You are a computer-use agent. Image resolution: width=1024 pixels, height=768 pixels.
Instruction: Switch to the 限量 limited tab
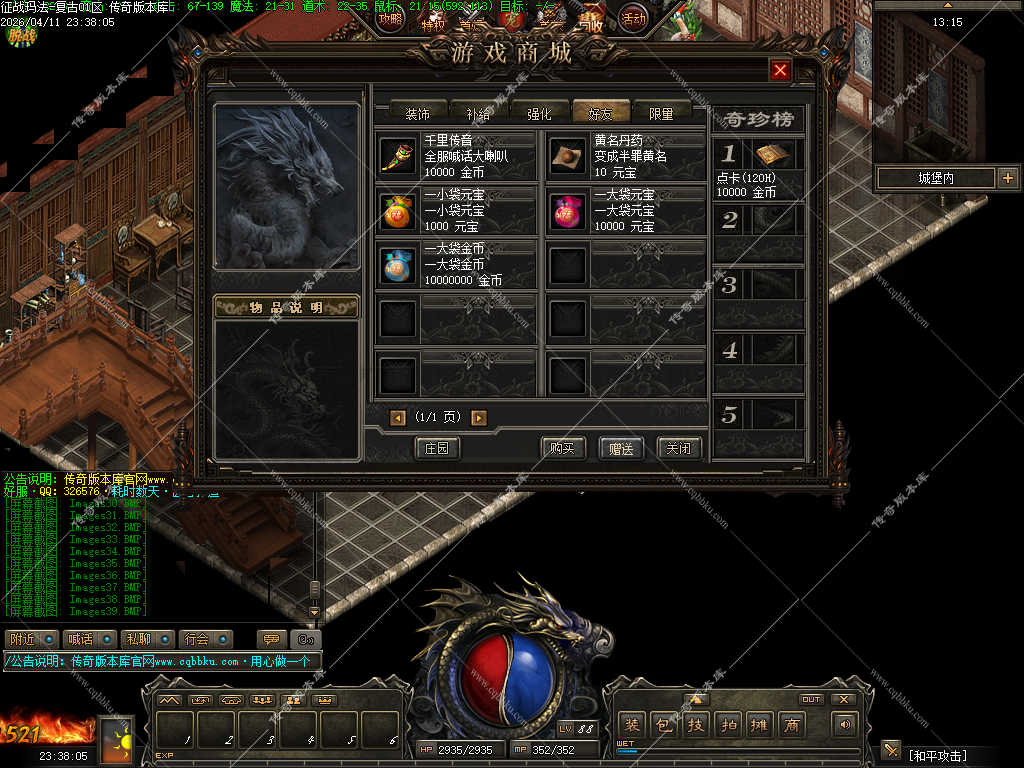click(661, 113)
